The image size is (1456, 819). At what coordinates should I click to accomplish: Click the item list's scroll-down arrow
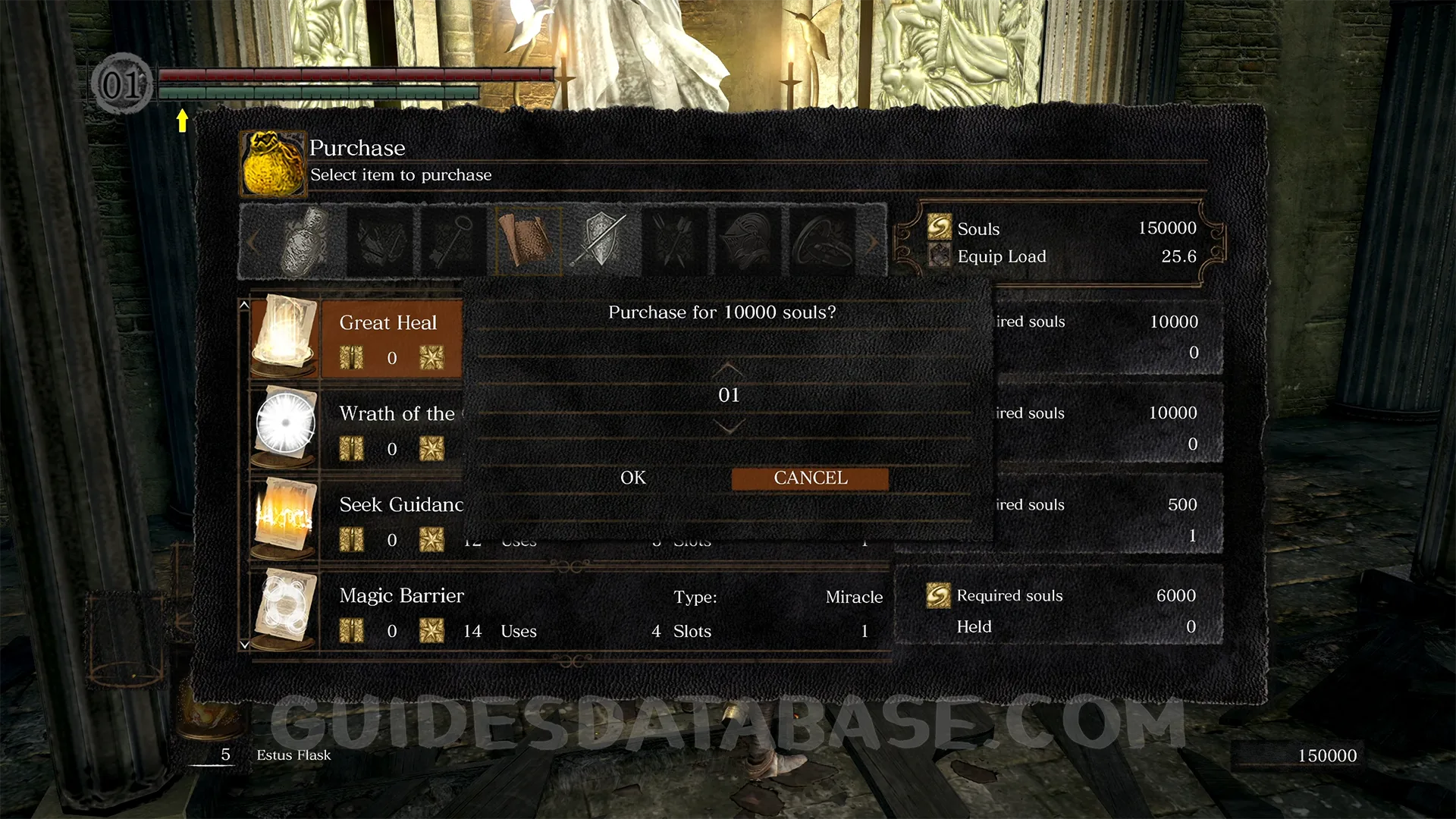tap(244, 645)
